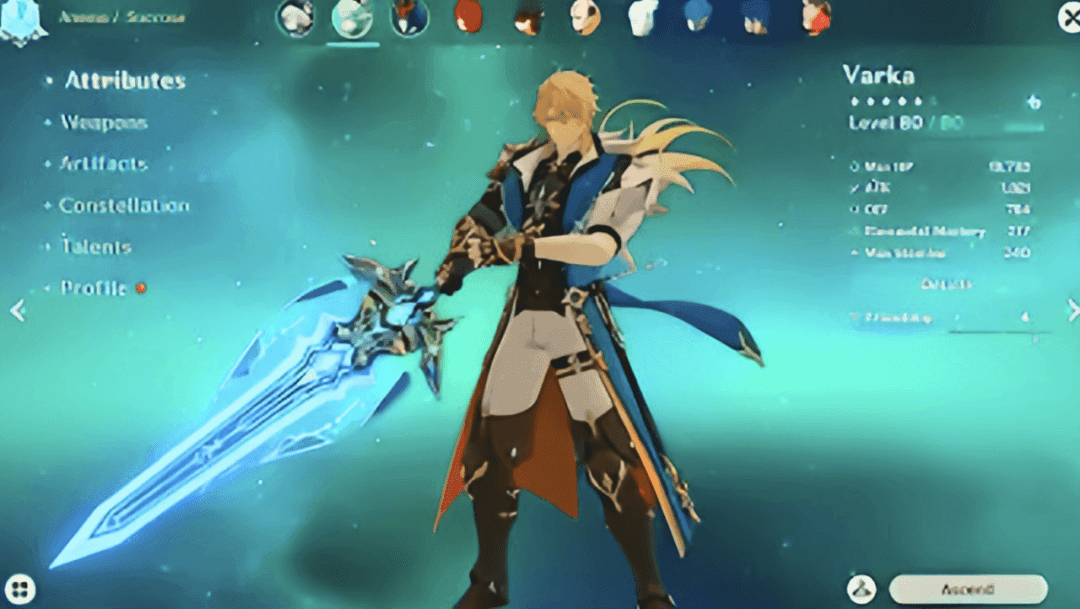The height and width of the screenshot is (609, 1080).
Task: Close the character screen
Action: tap(1069, 18)
